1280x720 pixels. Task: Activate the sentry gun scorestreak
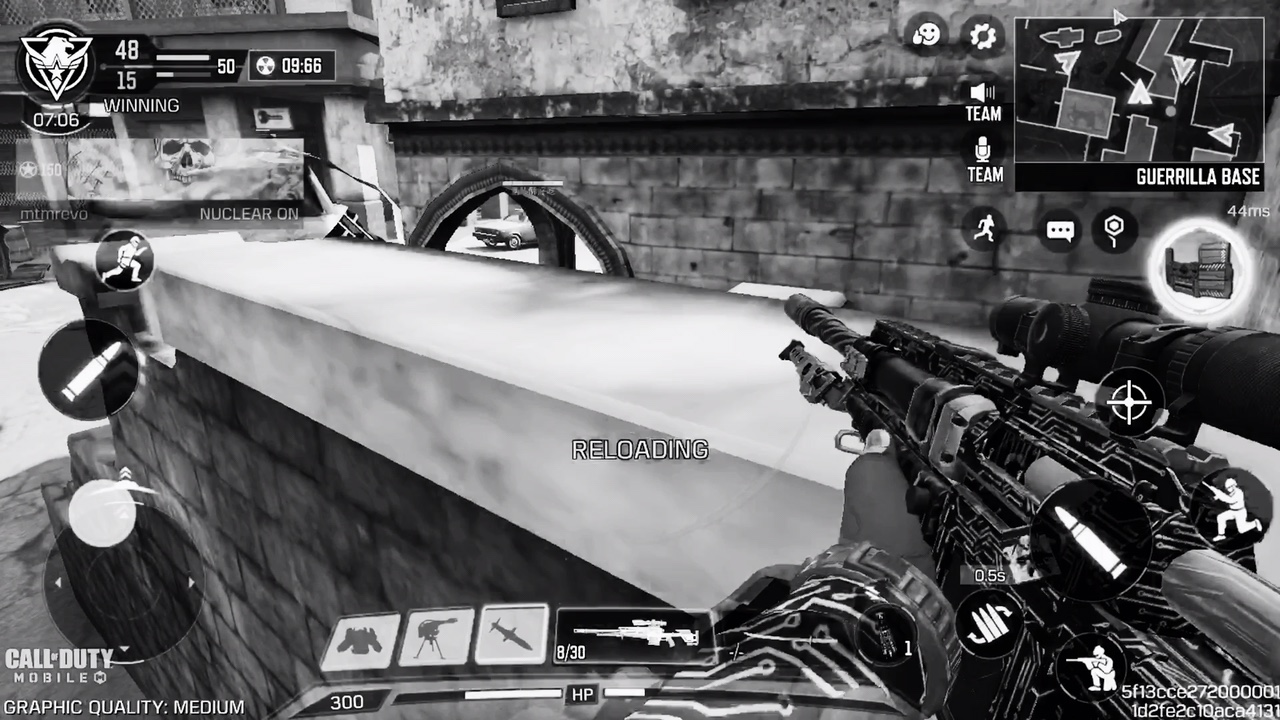click(x=435, y=636)
